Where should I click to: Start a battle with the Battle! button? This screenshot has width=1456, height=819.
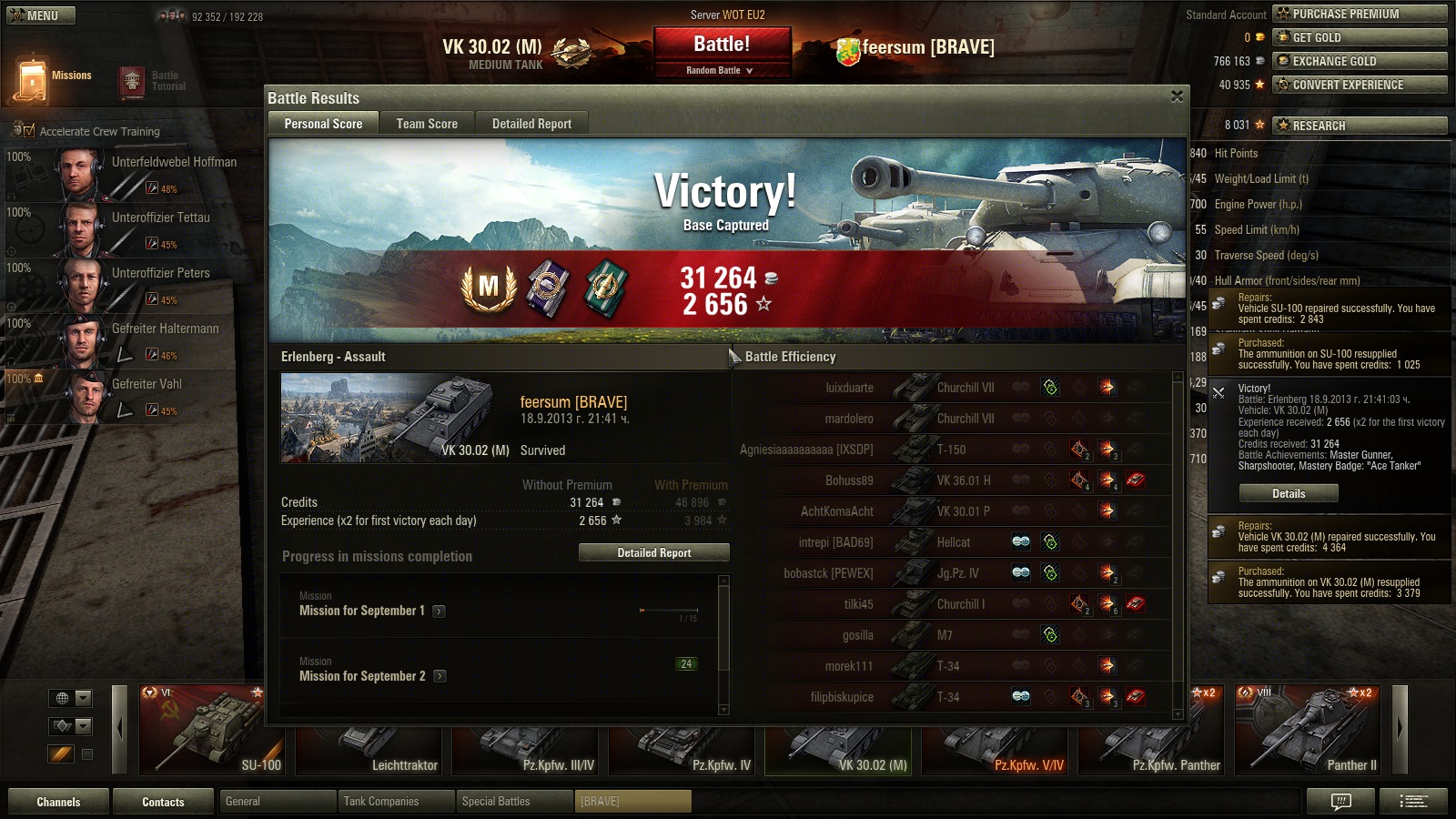(722, 45)
